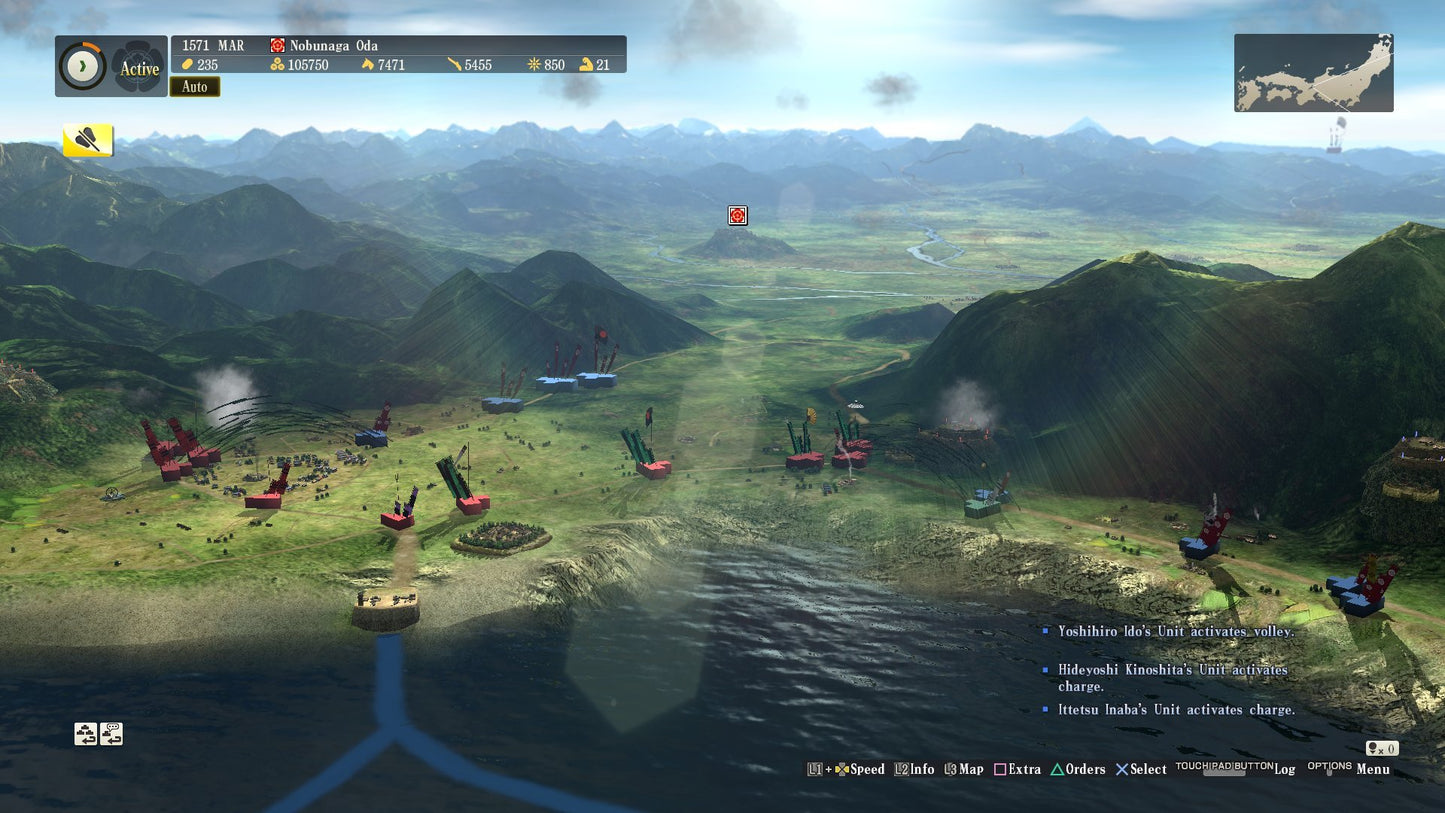Open the Extra options panel

(1023, 770)
